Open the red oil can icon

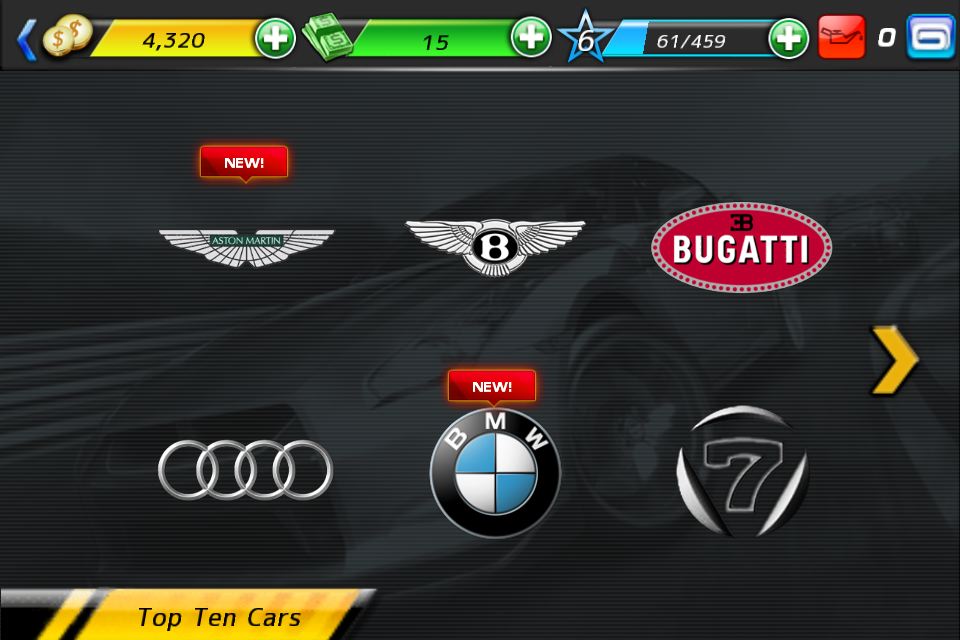coord(841,37)
